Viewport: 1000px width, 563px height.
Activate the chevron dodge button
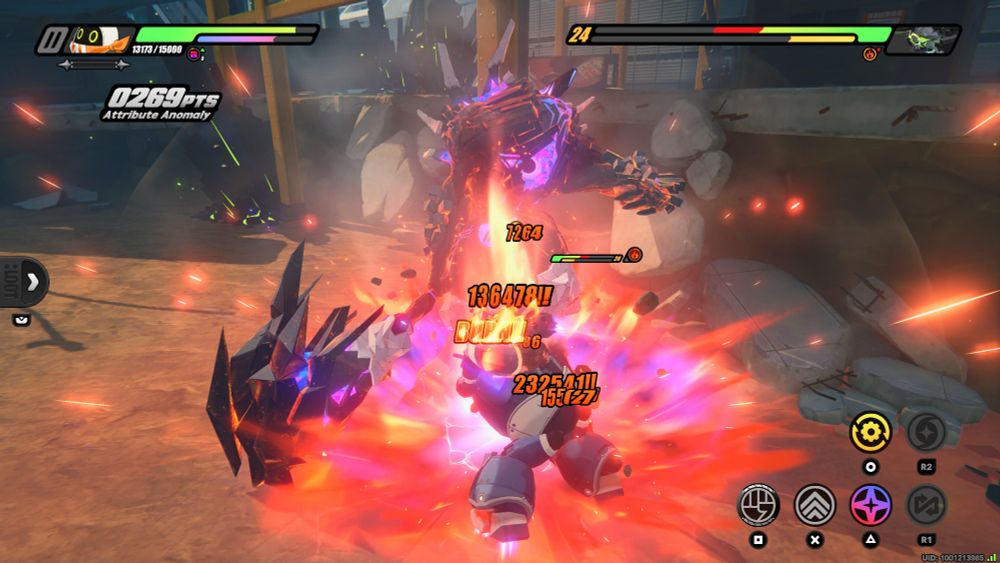pos(815,505)
